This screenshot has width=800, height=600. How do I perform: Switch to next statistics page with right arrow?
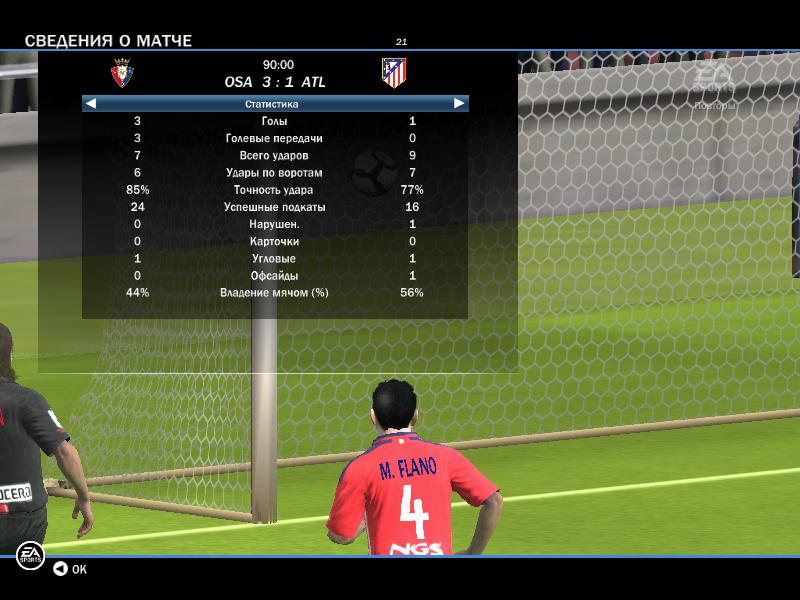click(459, 103)
